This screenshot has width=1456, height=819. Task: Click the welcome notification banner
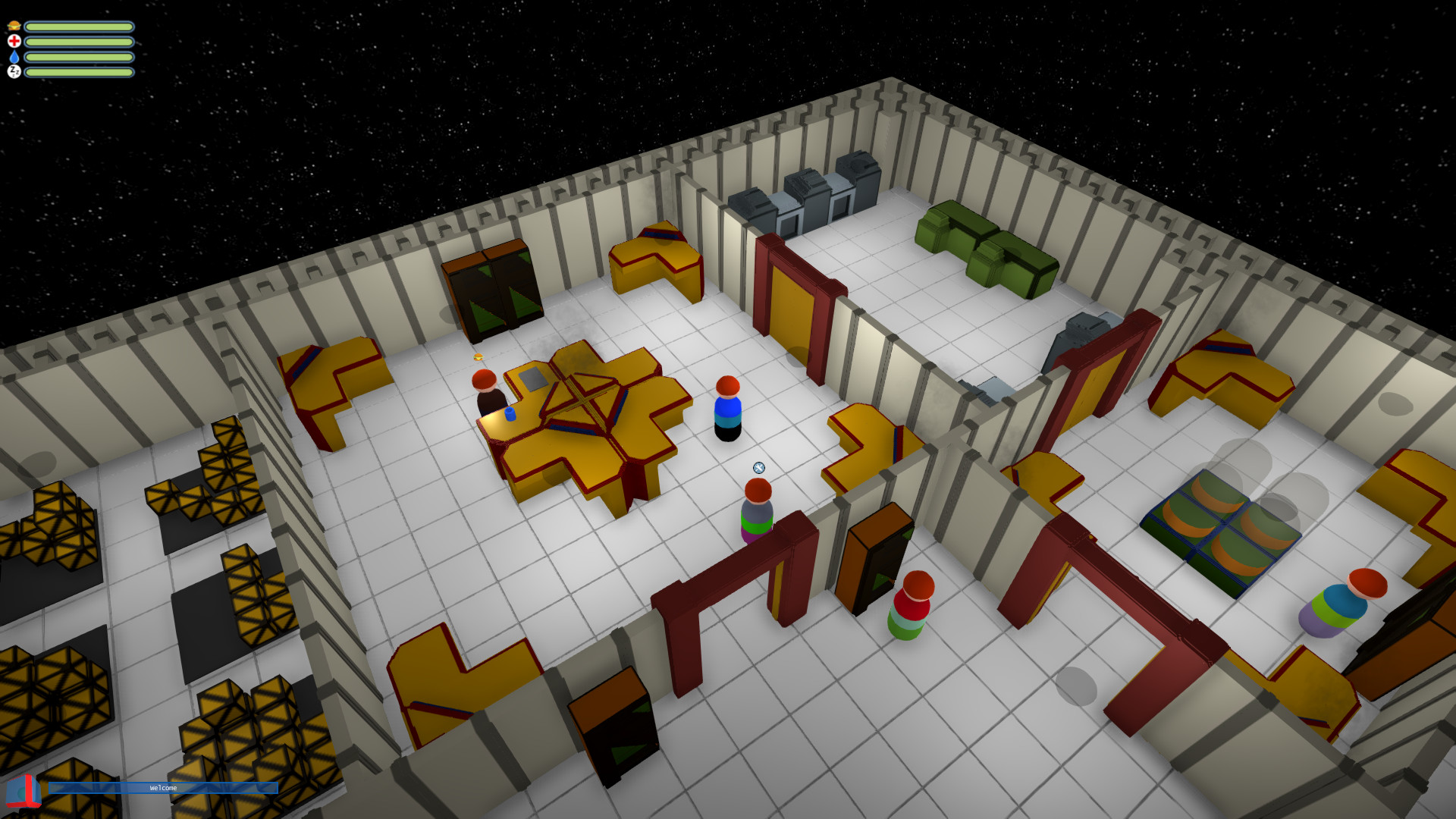tap(163, 788)
